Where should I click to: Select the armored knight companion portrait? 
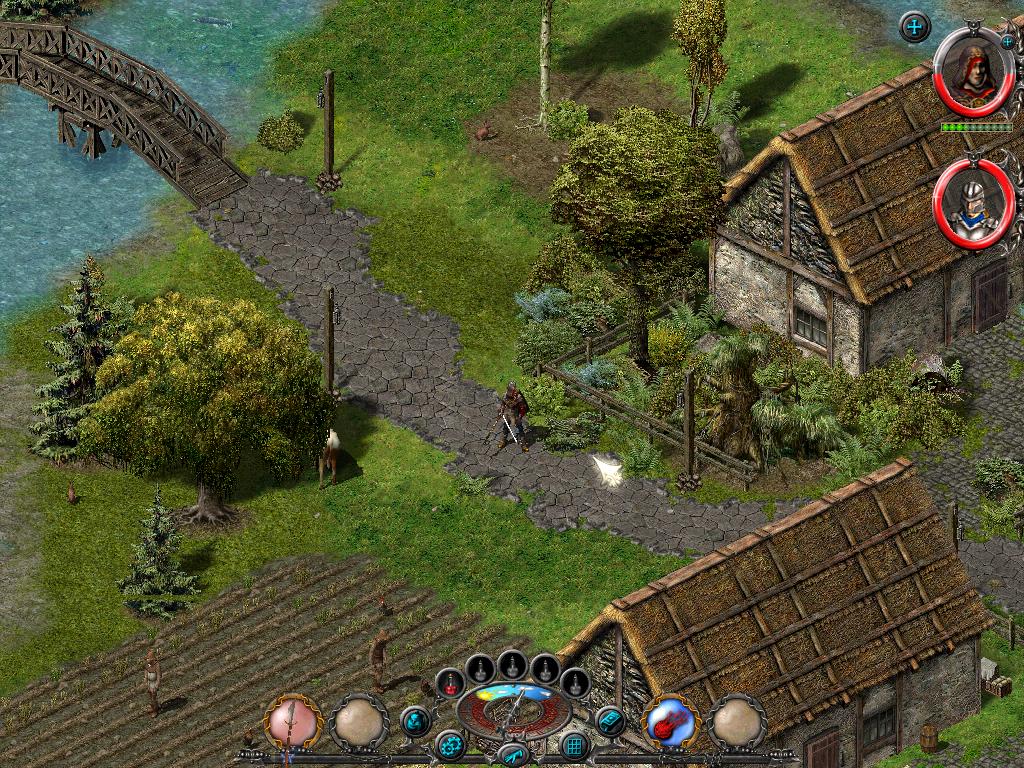pyautogui.click(x=972, y=205)
